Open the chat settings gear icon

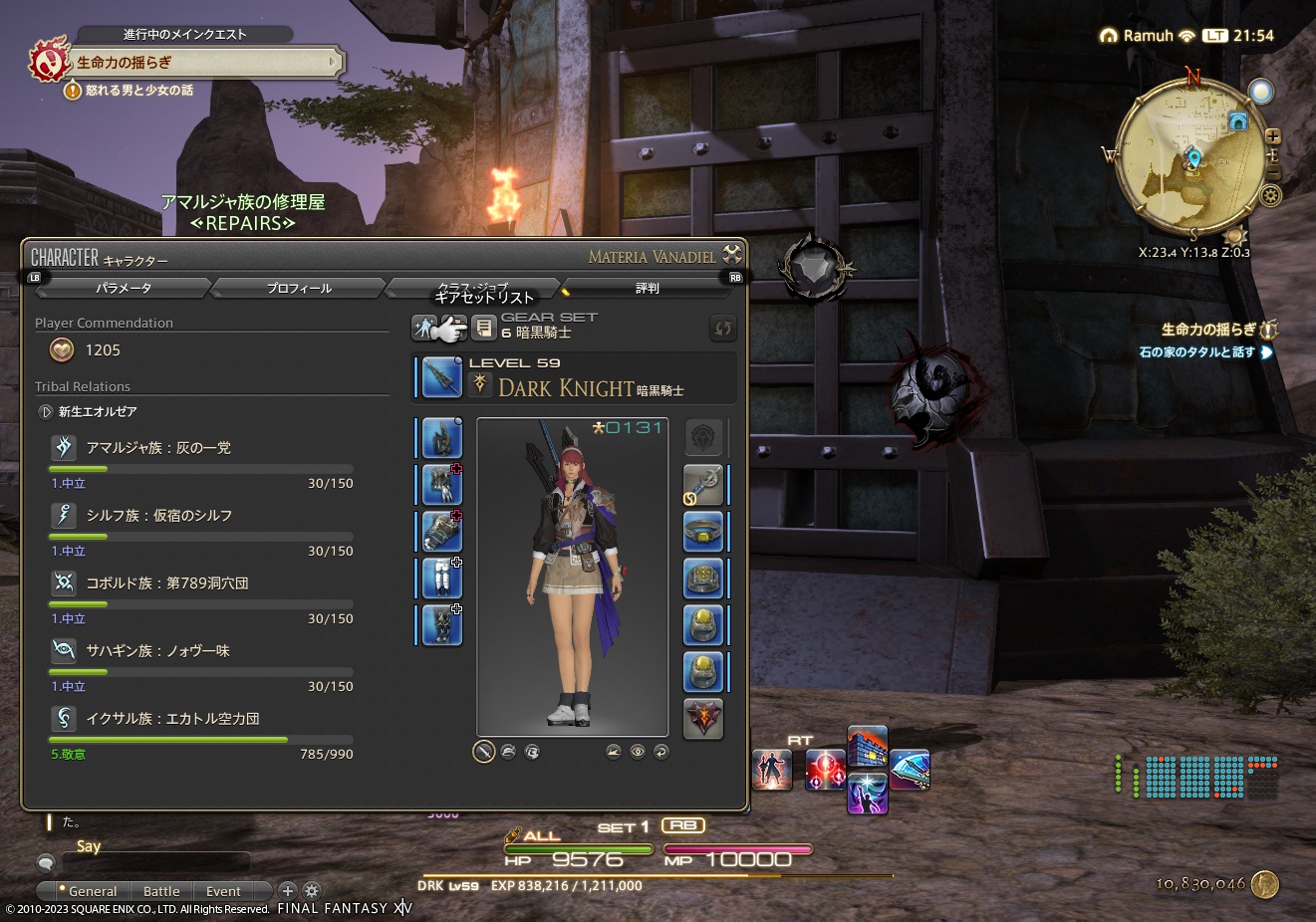point(313,890)
